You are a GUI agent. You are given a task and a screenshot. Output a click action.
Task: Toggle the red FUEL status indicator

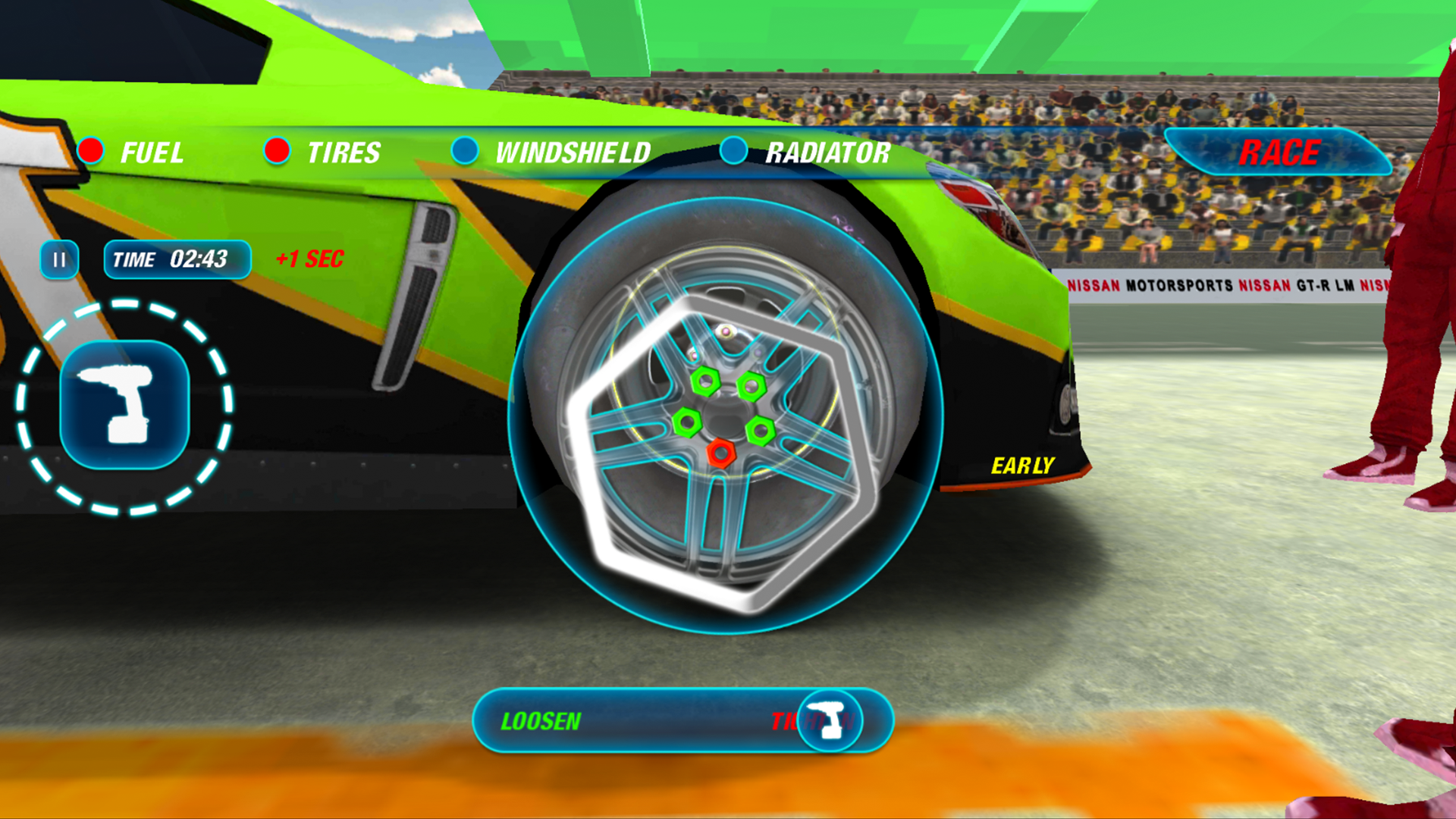click(x=90, y=152)
